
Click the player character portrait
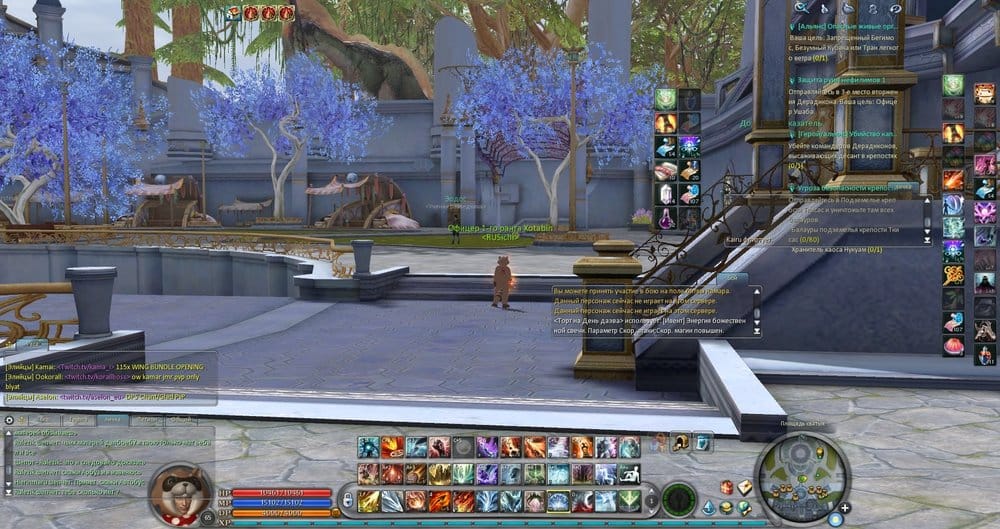pyautogui.click(x=180, y=490)
